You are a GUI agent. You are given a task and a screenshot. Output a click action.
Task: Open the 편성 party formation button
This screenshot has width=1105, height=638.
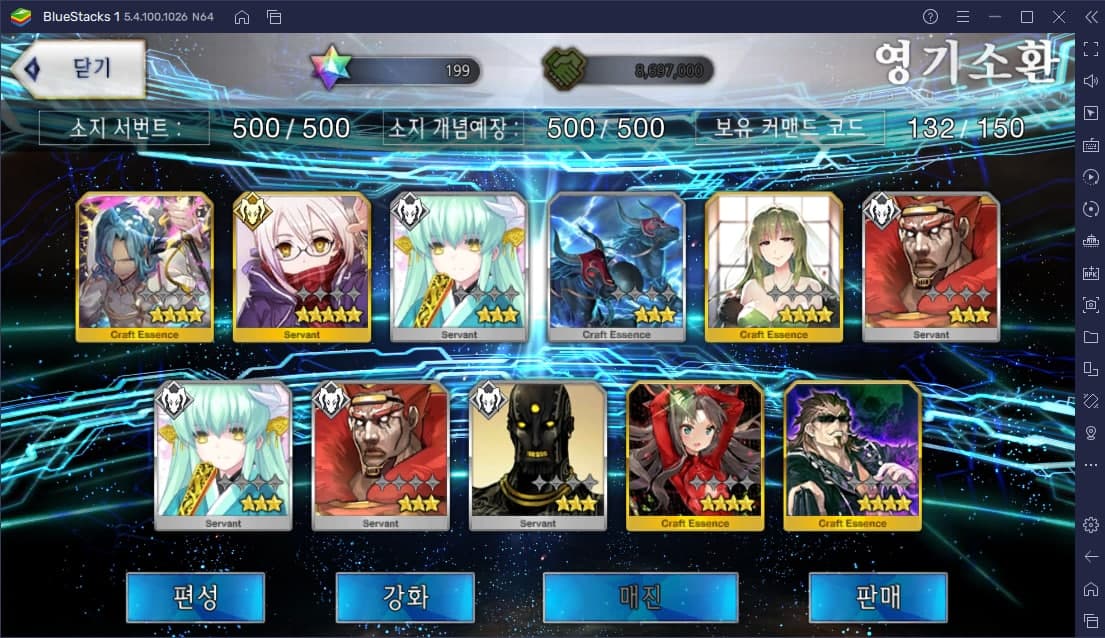click(x=195, y=597)
